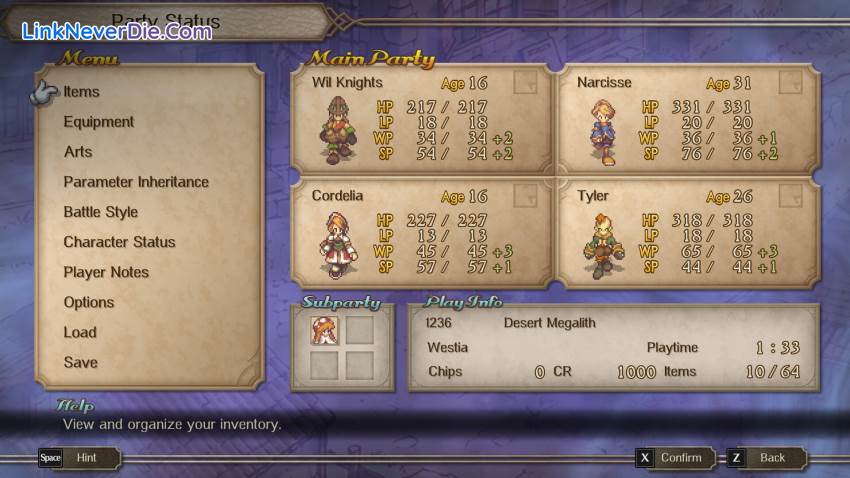This screenshot has width=850, height=478.
Task: Choose Load from the menu
Action: [x=80, y=332]
